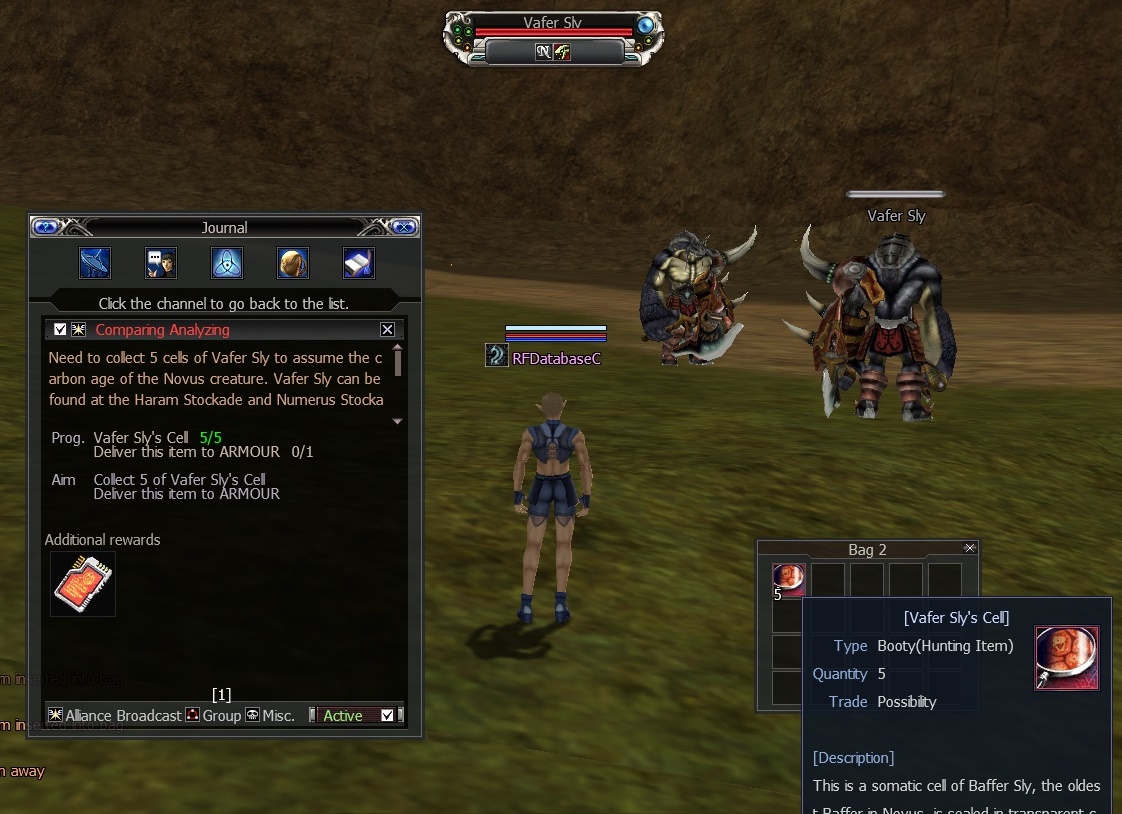Close the Journal window

coord(403,227)
